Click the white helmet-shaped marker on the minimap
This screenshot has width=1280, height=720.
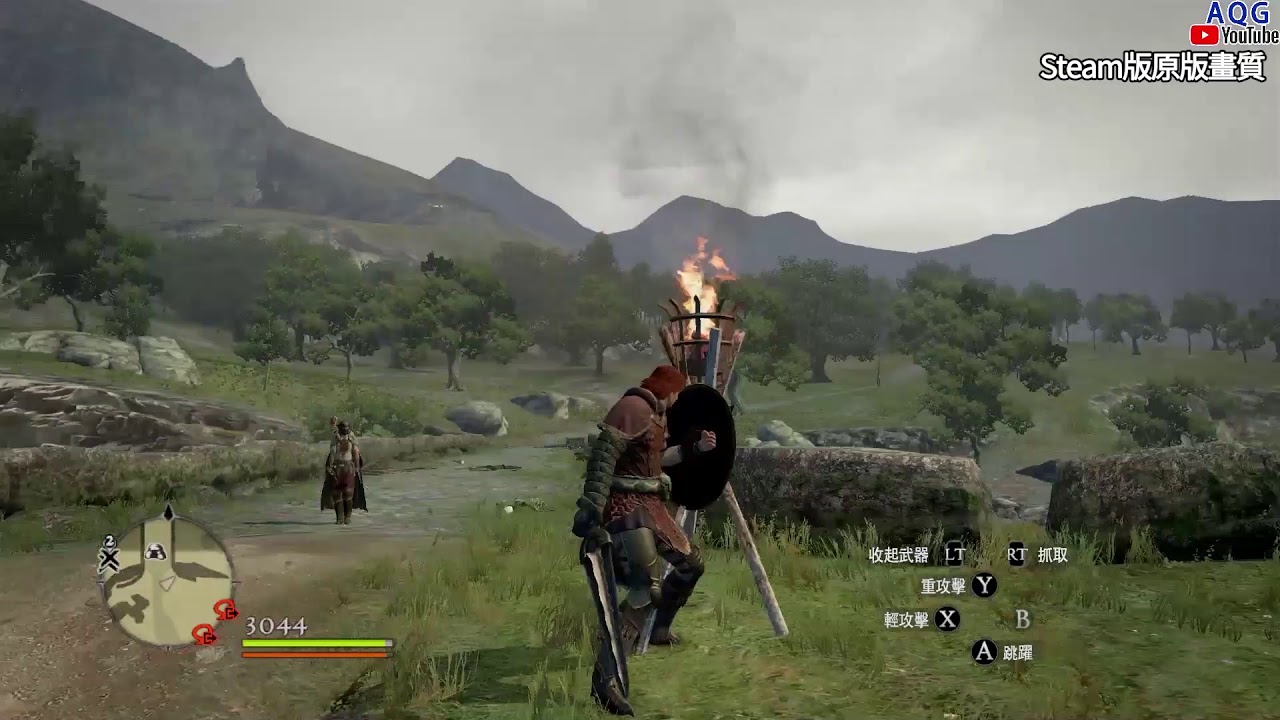155,551
